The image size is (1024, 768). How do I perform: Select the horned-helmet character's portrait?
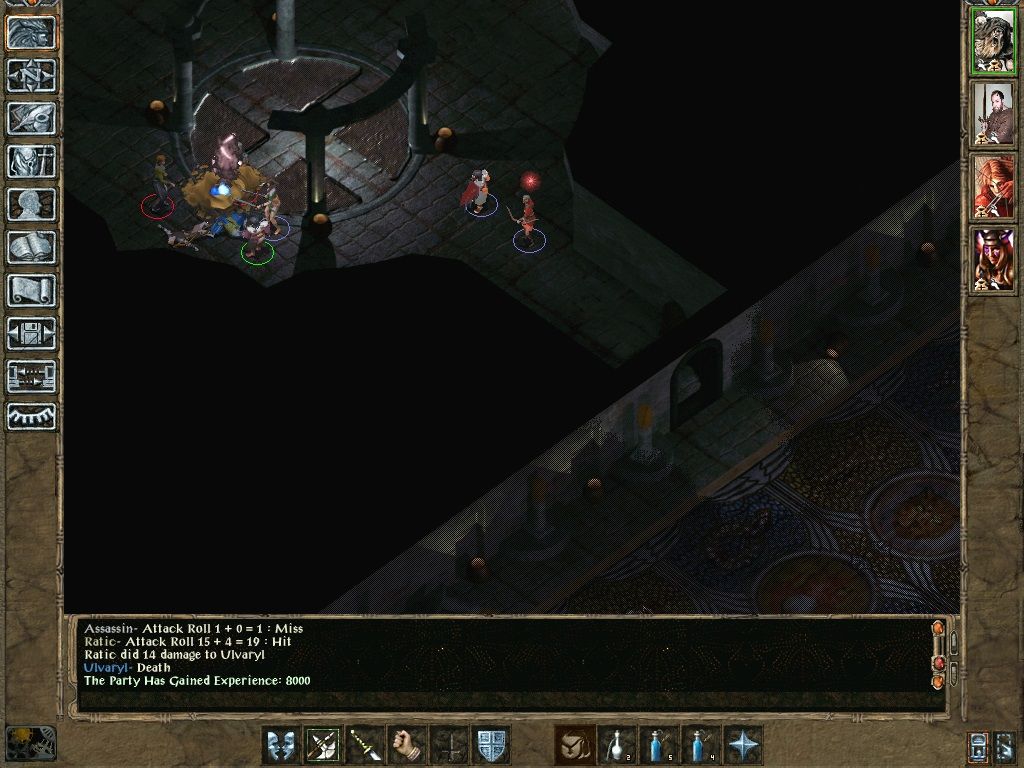pyautogui.click(x=993, y=259)
